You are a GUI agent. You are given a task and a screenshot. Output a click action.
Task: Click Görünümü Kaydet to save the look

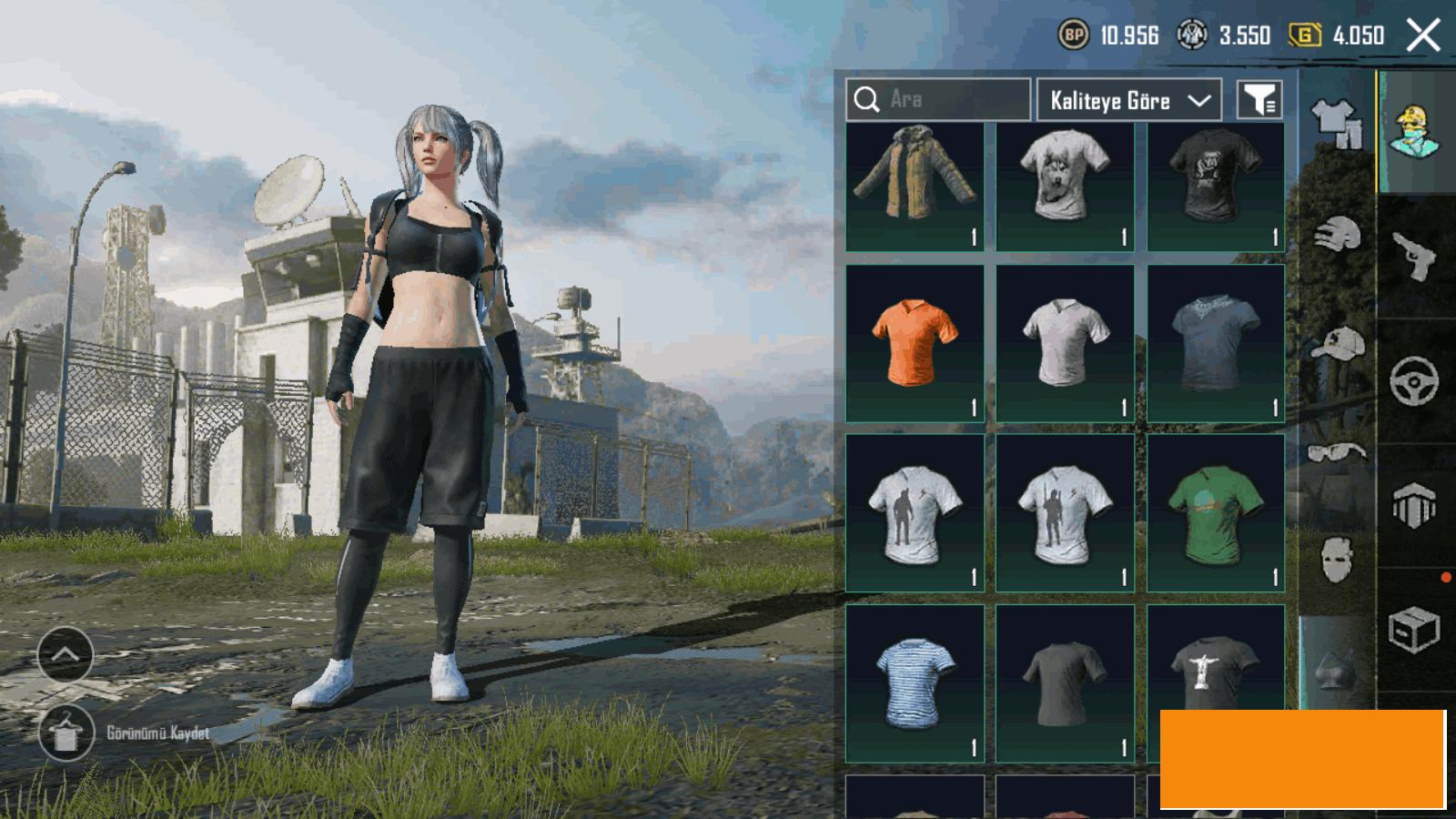(157, 733)
